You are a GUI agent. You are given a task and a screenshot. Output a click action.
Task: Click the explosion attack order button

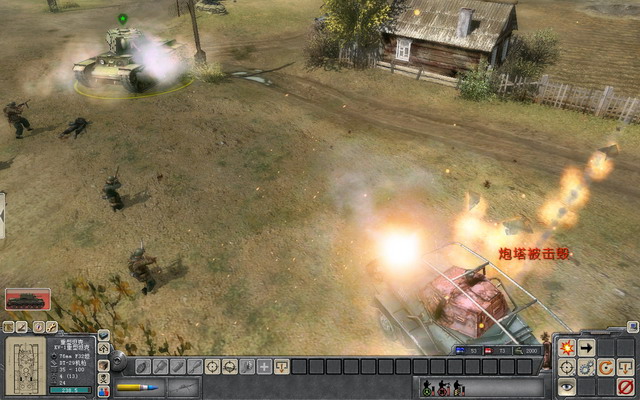[566, 348]
